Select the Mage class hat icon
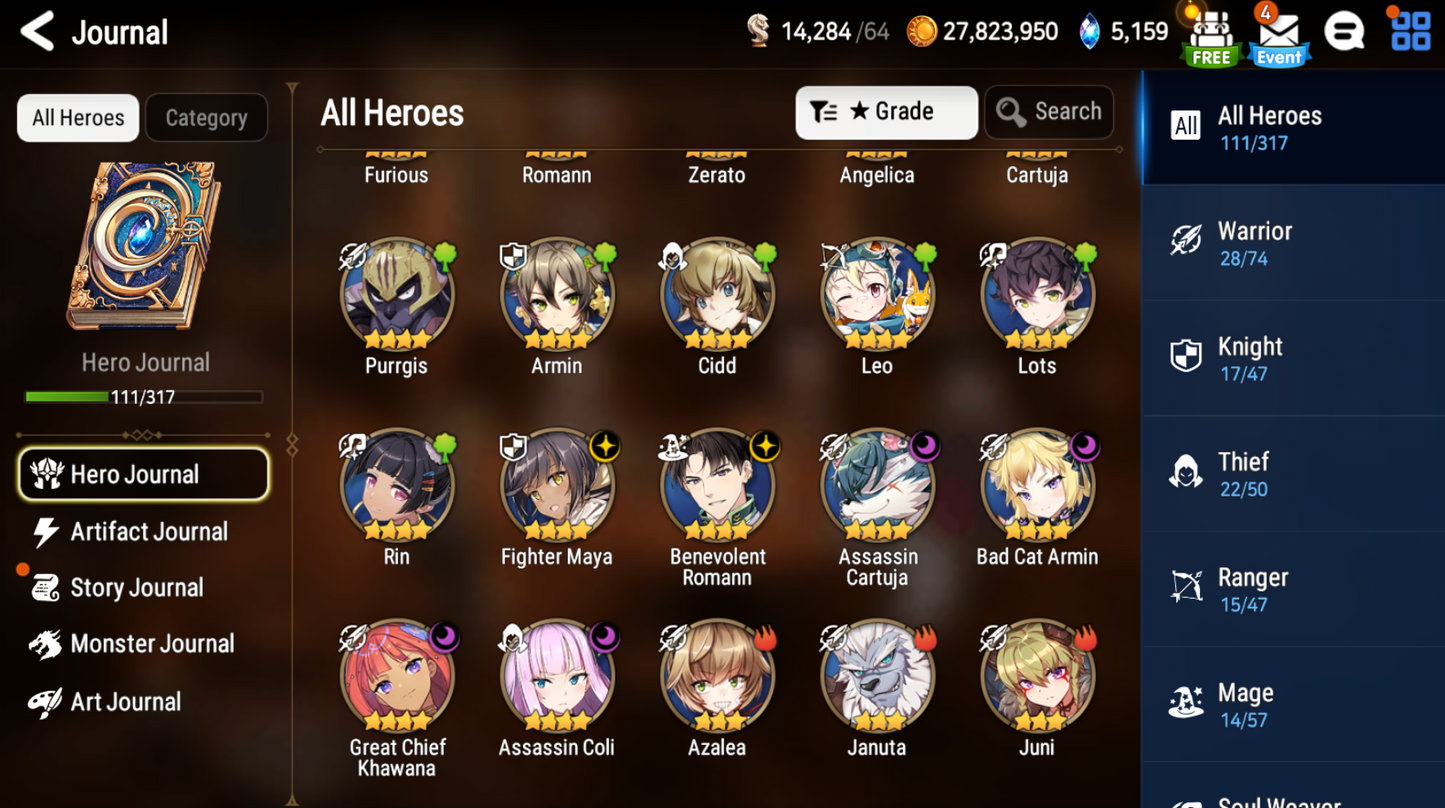Image resolution: width=1445 pixels, height=808 pixels. 1186,704
